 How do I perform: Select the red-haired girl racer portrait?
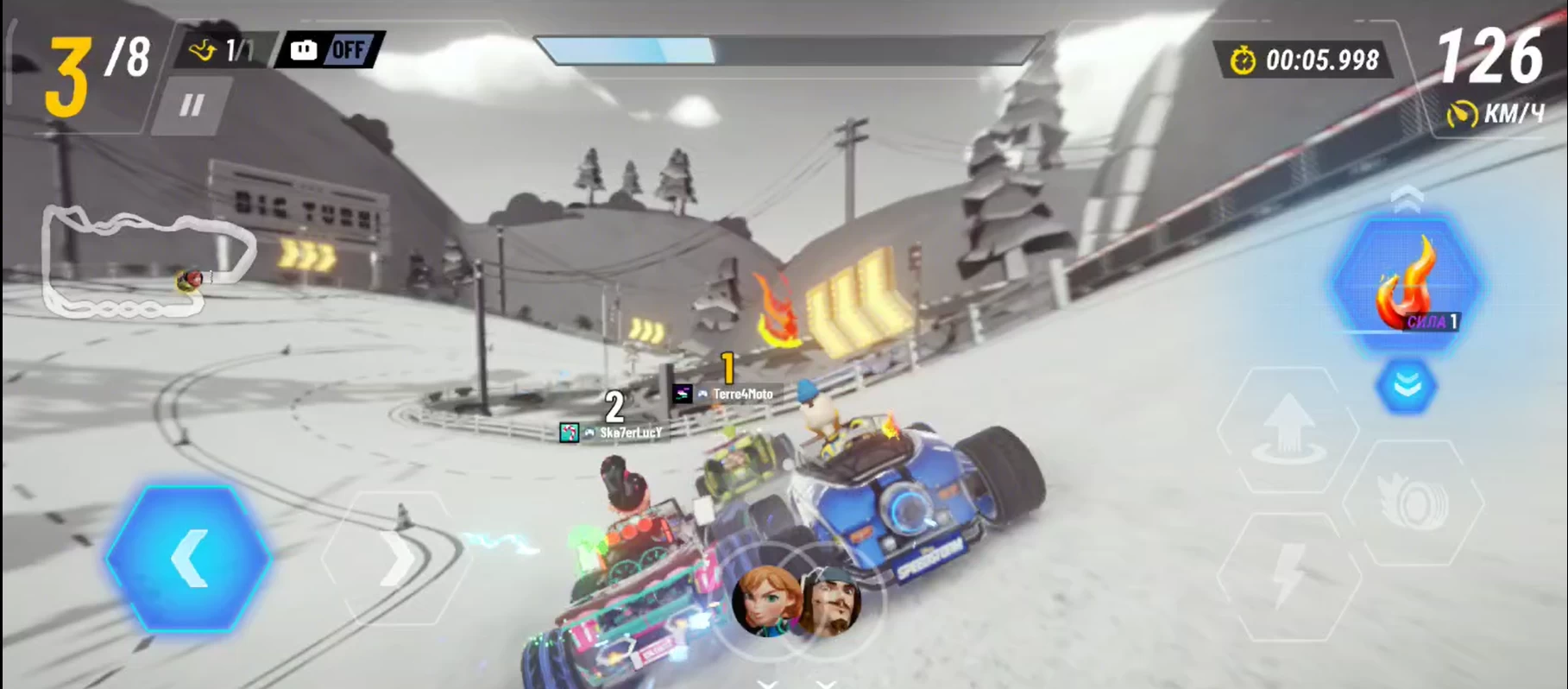click(764, 598)
